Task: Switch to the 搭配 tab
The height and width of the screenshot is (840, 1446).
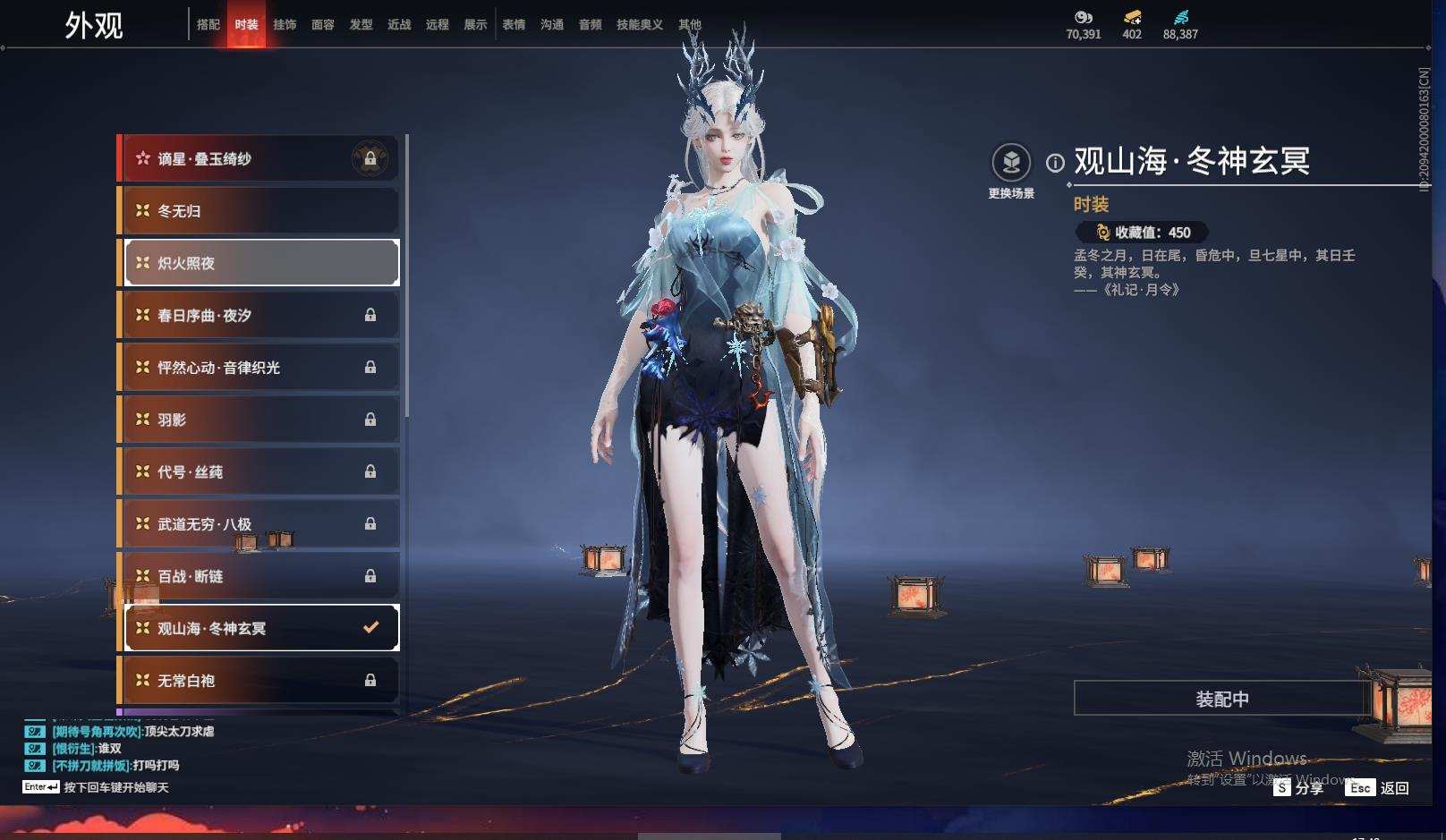Action: [x=208, y=25]
